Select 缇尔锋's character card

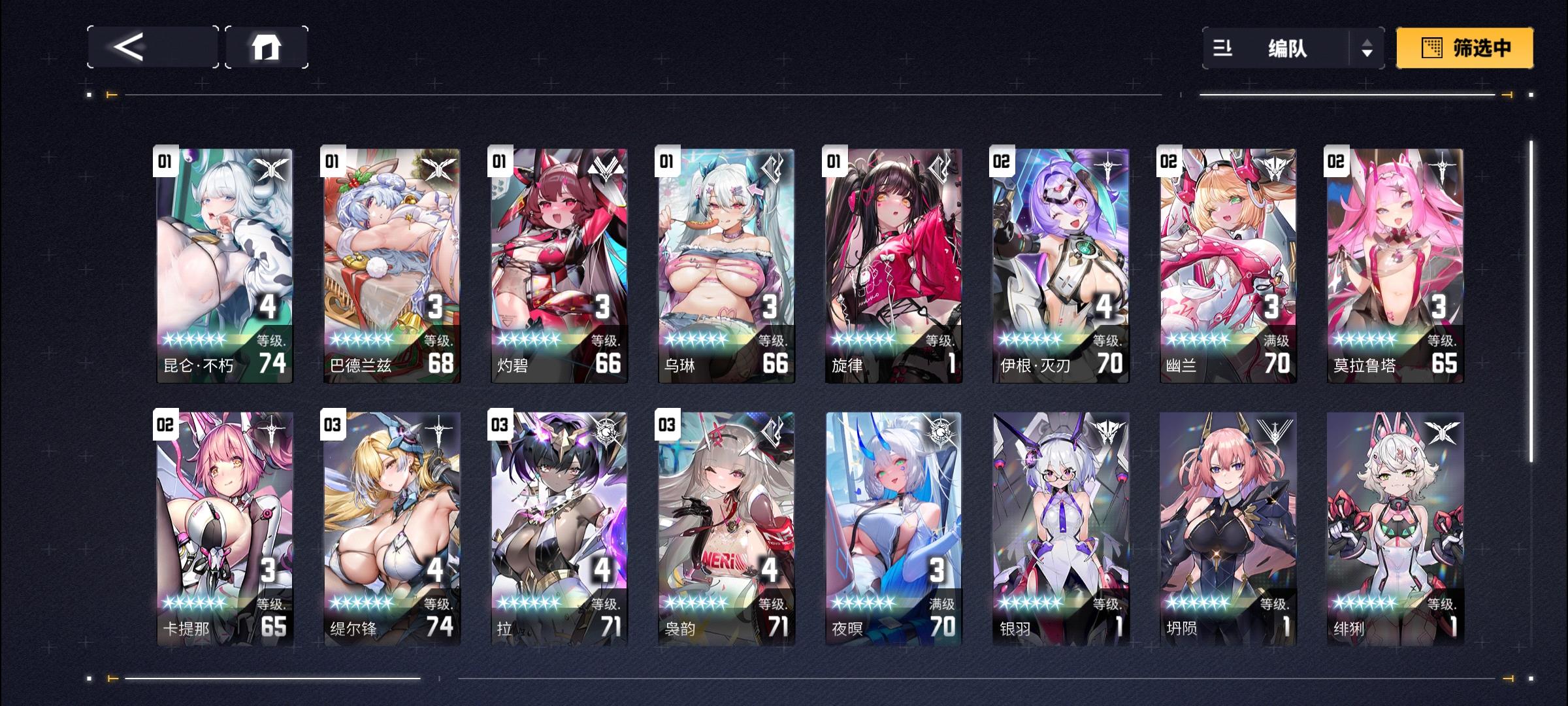391,529
